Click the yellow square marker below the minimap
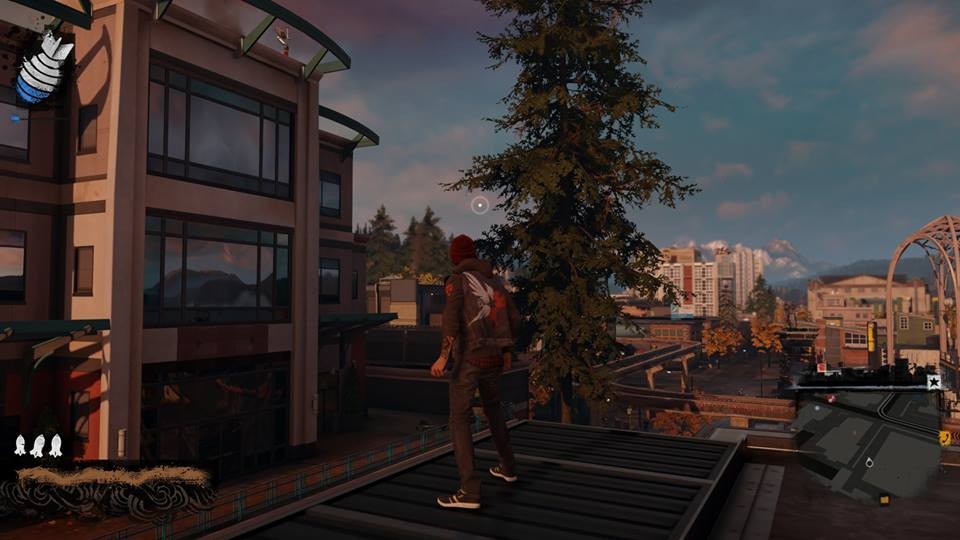Viewport: 960px width, 540px height. coord(883,499)
